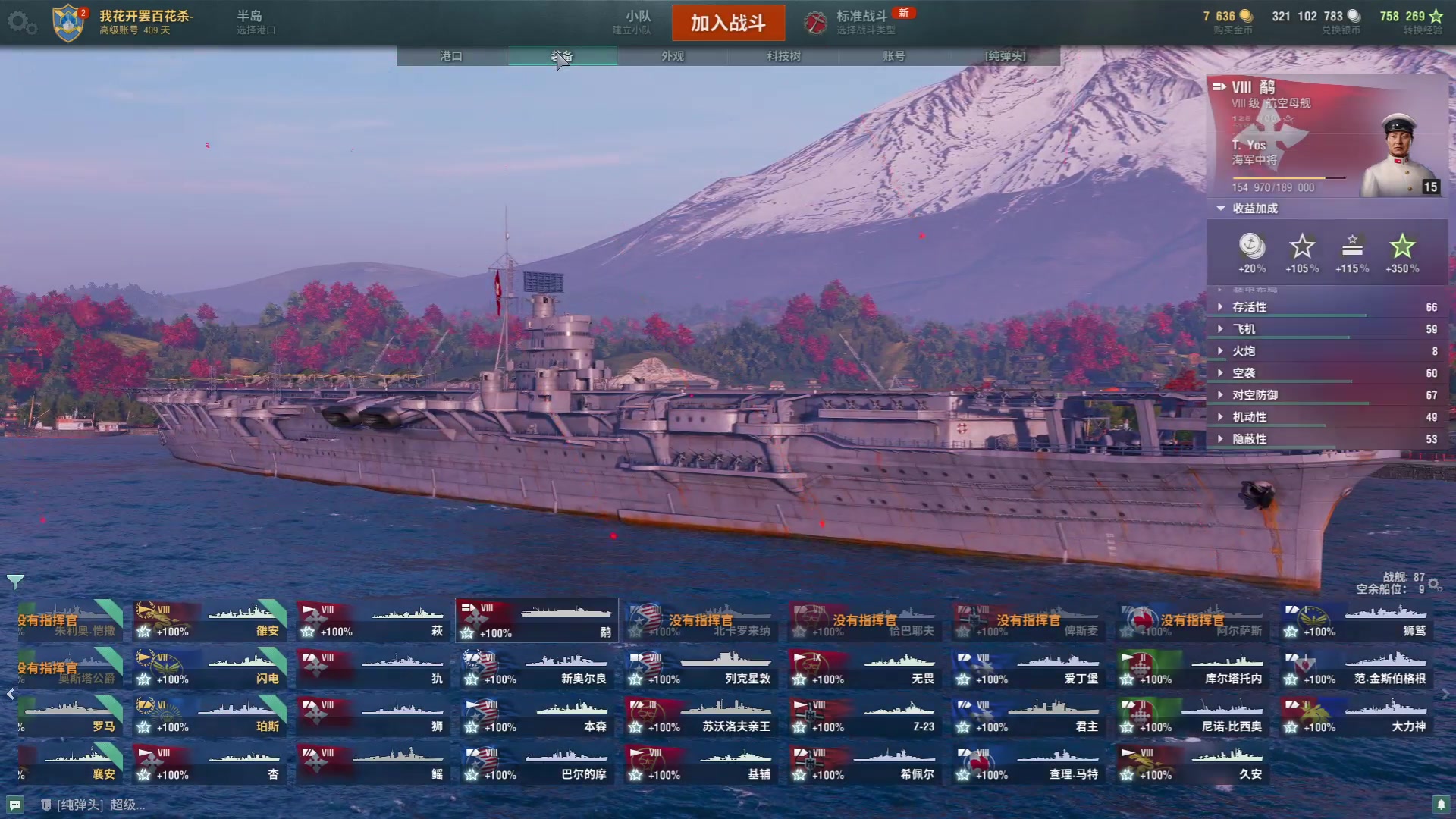Viewport: 1456px width, 819px height.
Task: Choose the 苏沃洛夫亲王 ship tile
Action: pos(700,717)
